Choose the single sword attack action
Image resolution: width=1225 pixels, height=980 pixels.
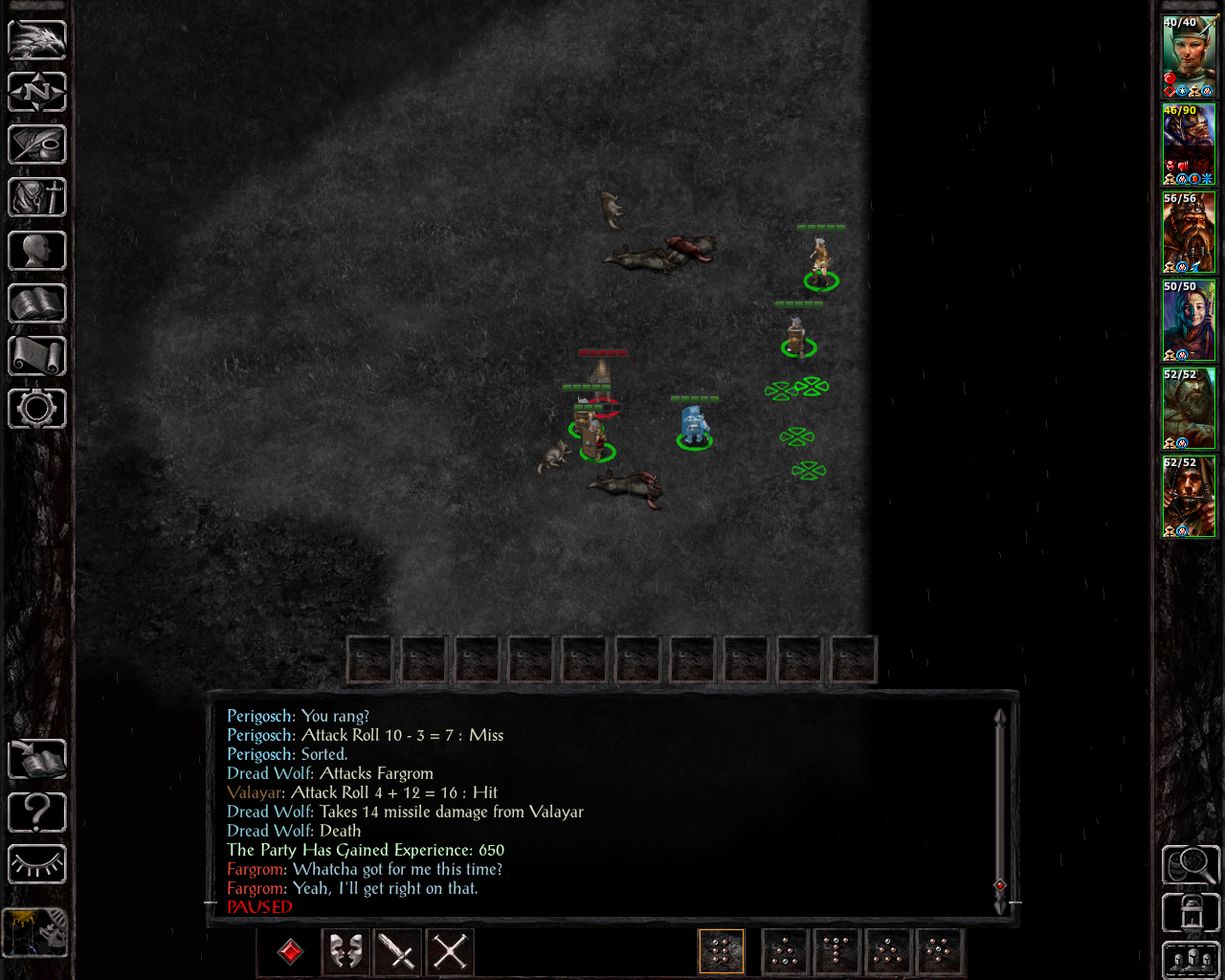[x=398, y=951]
